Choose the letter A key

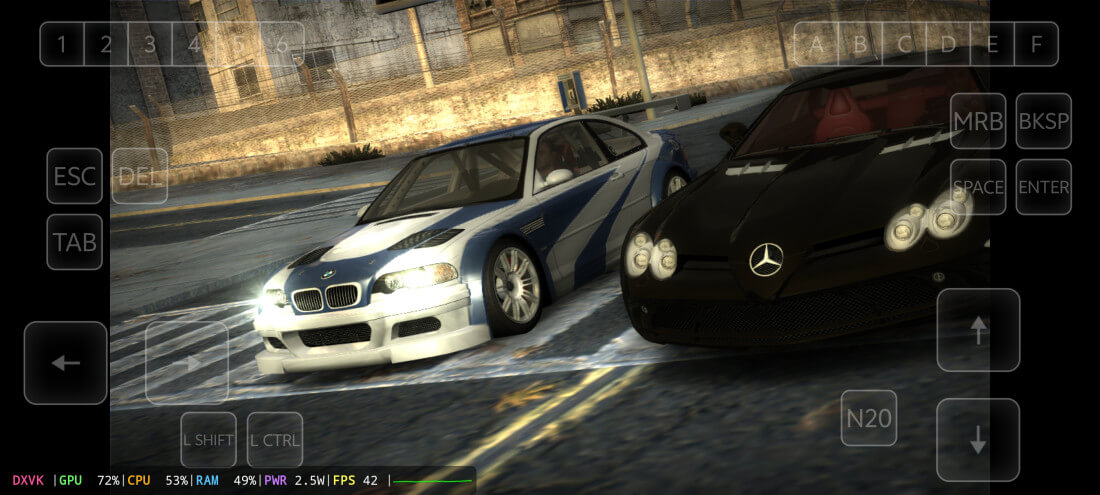(x=817, y=44)
